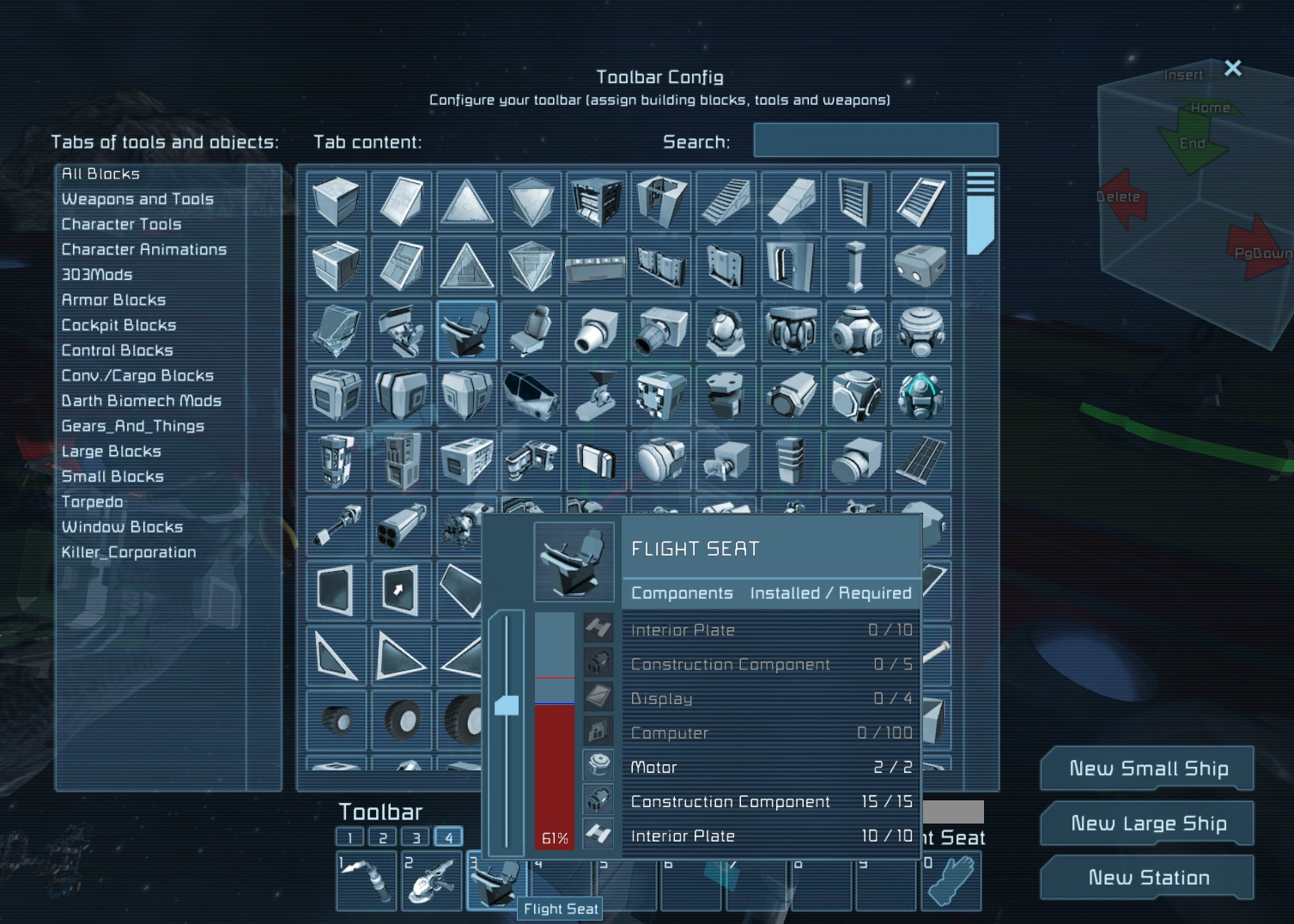Select the Flight Seat icon in the block grid
This screenshot has width=1294, height=924.
click(466, 331)
